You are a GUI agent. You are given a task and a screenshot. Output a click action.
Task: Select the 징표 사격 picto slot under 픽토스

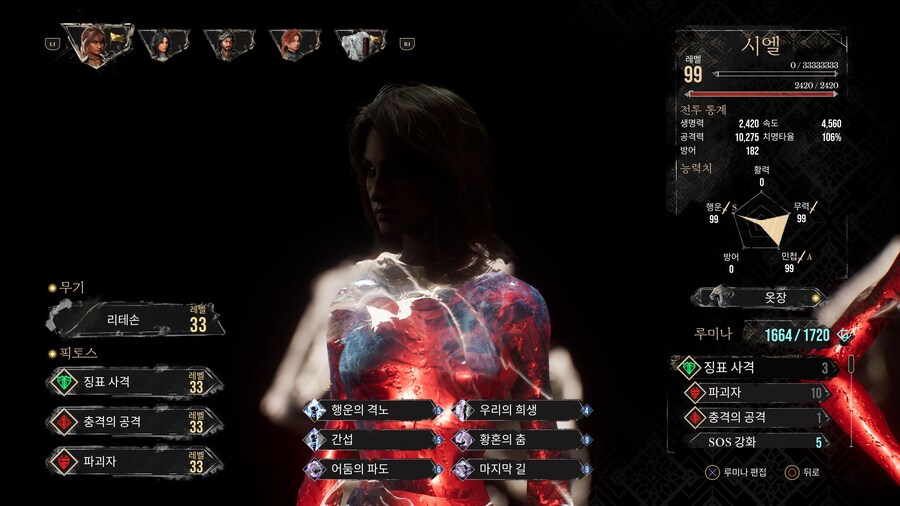click(135, 381)
